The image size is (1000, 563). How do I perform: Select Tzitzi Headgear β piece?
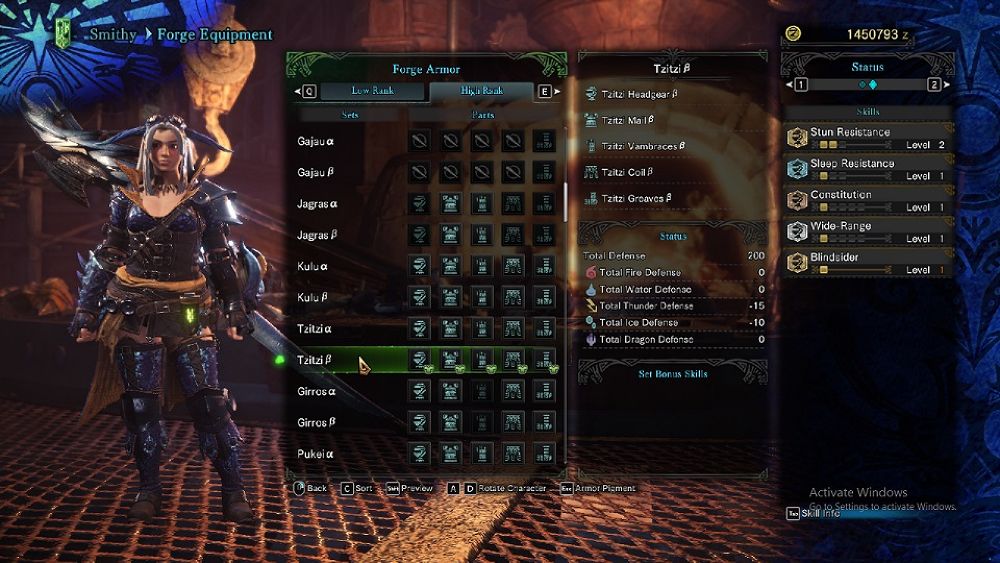tap(642, 94)
